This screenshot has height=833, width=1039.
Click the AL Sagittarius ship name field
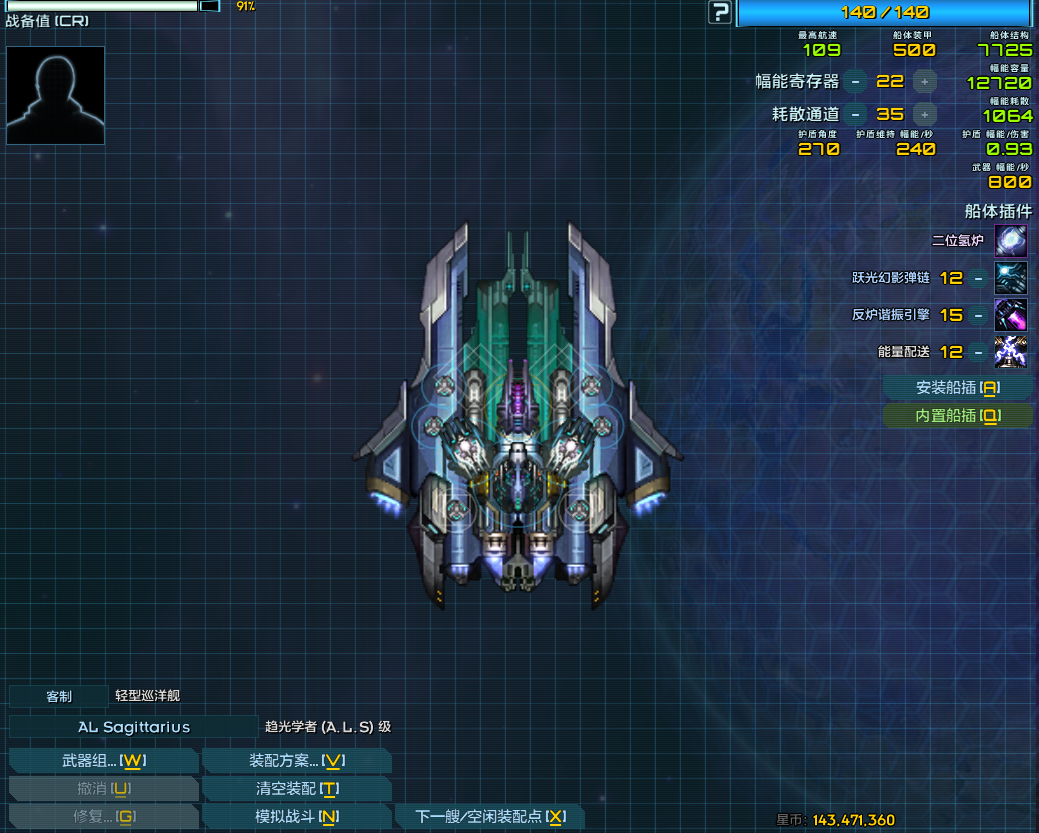(134, 727)
